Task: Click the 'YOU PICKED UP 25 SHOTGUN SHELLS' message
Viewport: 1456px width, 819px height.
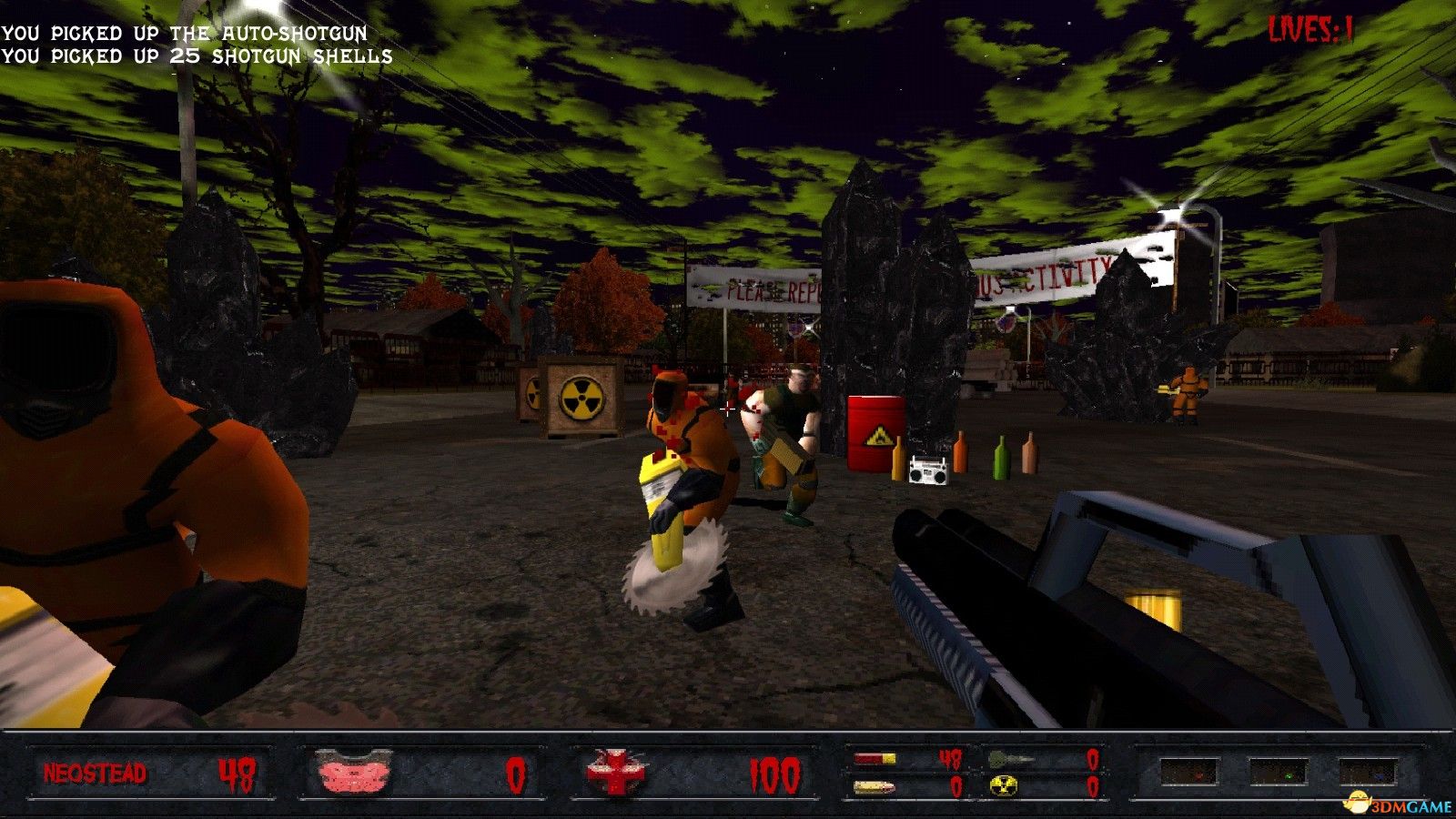Action: coord(196,57)
